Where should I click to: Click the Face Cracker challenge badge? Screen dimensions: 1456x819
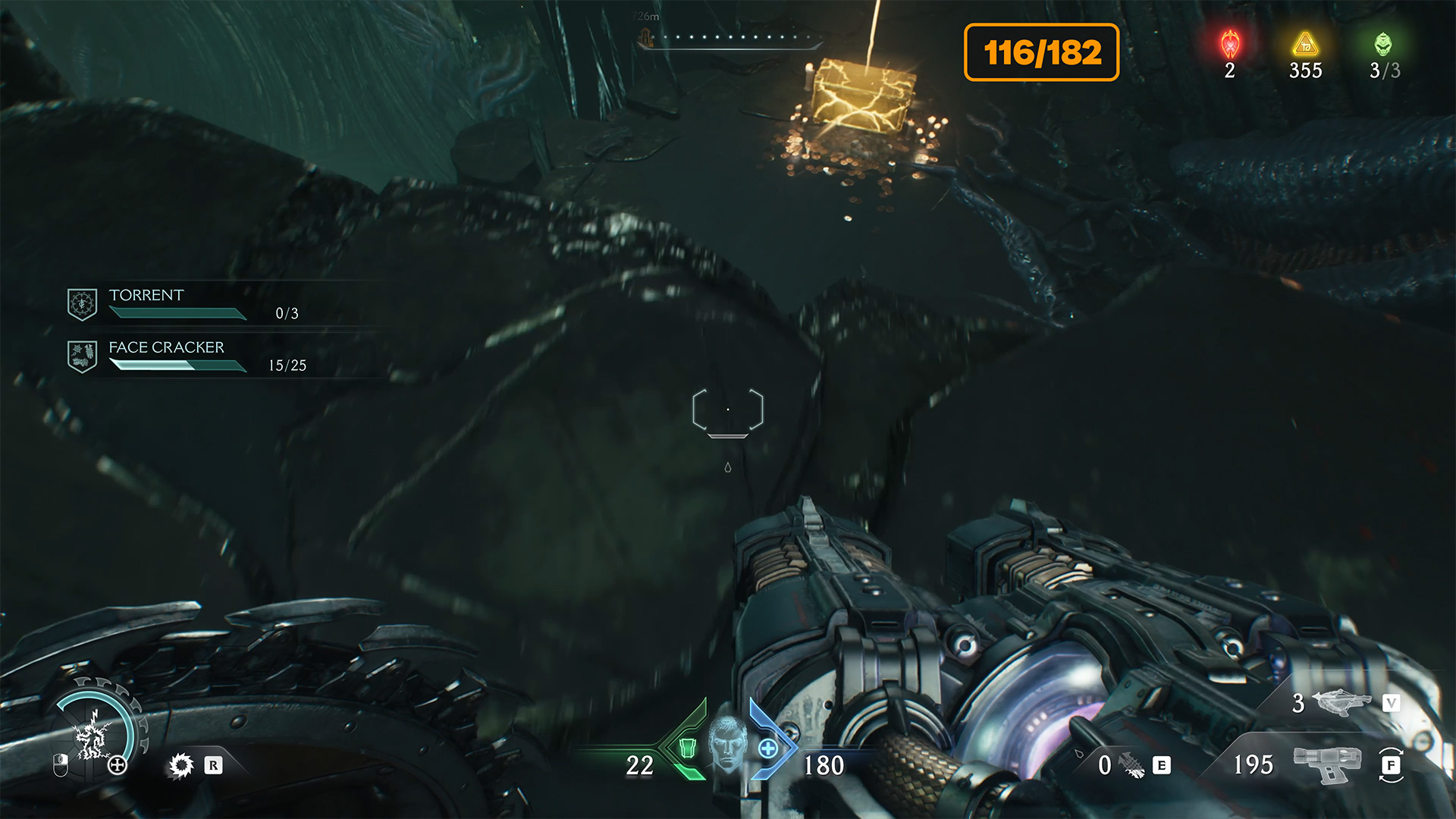tap(82, 356)
